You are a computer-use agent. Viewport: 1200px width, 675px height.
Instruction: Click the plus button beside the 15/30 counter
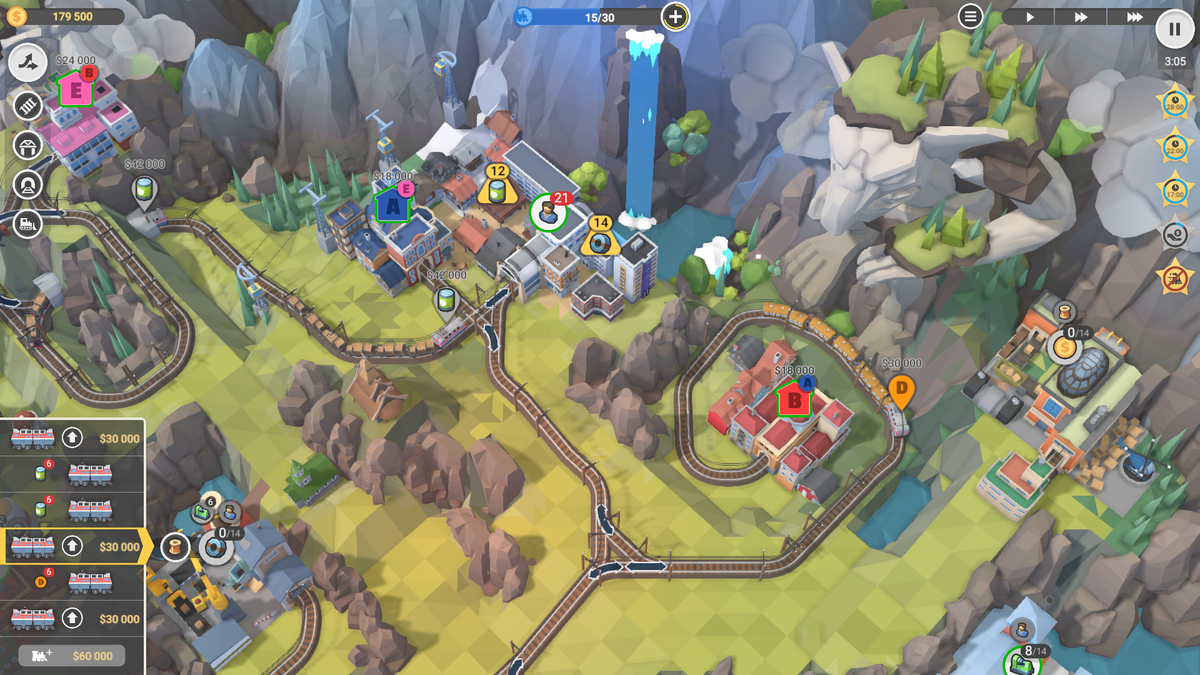pos(676,17)
